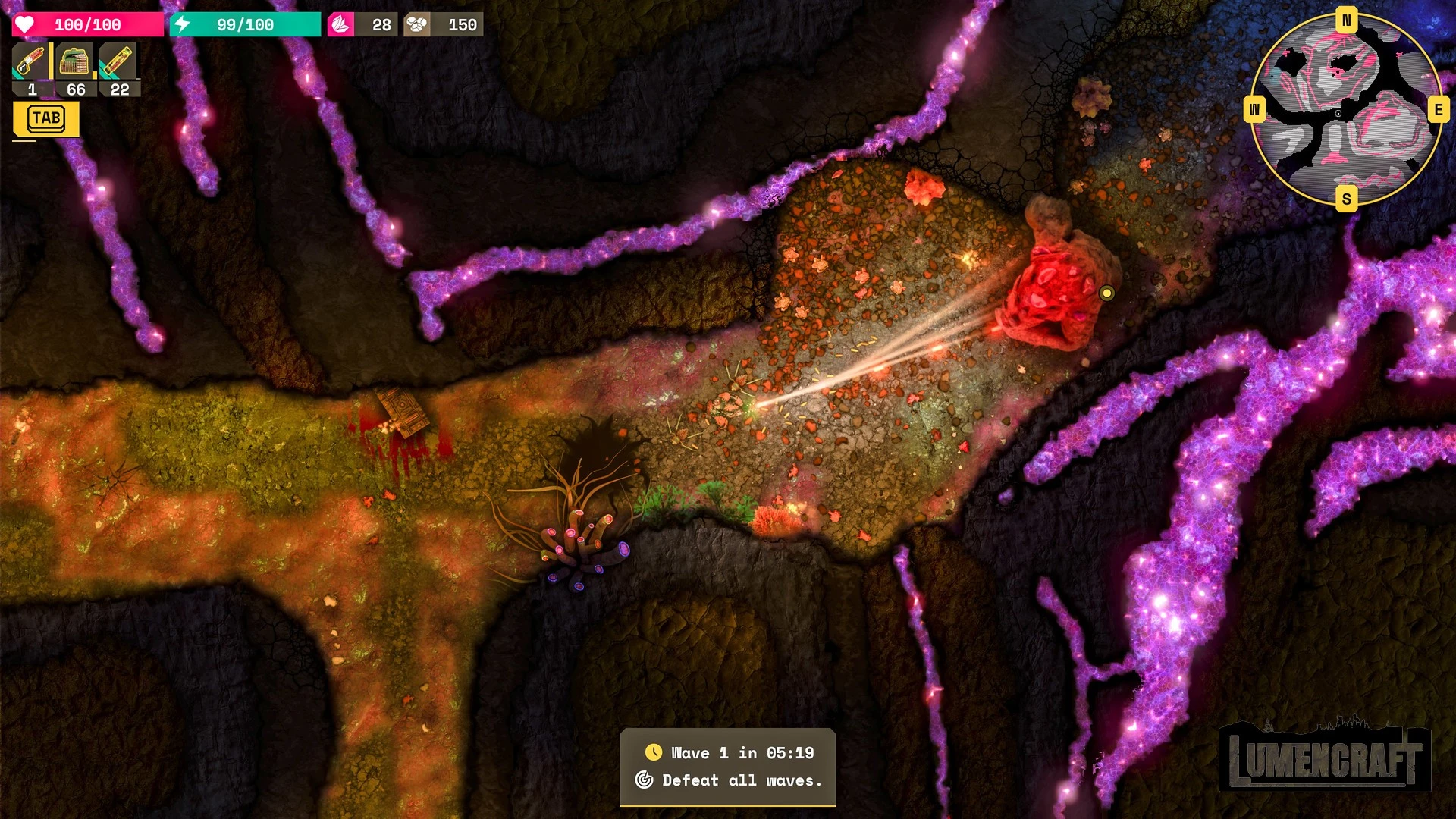Click the circular cave minimap

click(1345, 110)
